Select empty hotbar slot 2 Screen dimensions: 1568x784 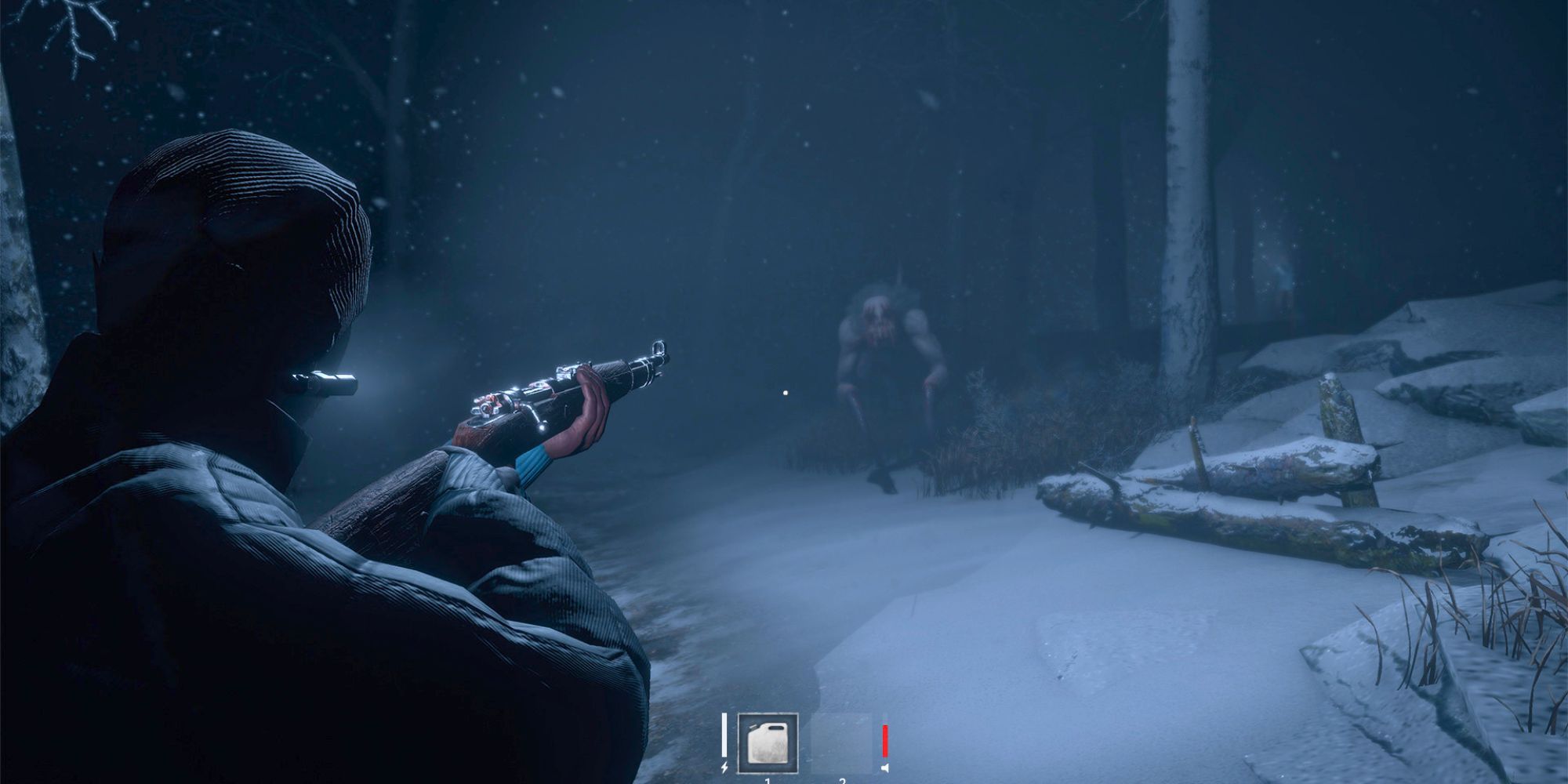[x=841, y=743]
